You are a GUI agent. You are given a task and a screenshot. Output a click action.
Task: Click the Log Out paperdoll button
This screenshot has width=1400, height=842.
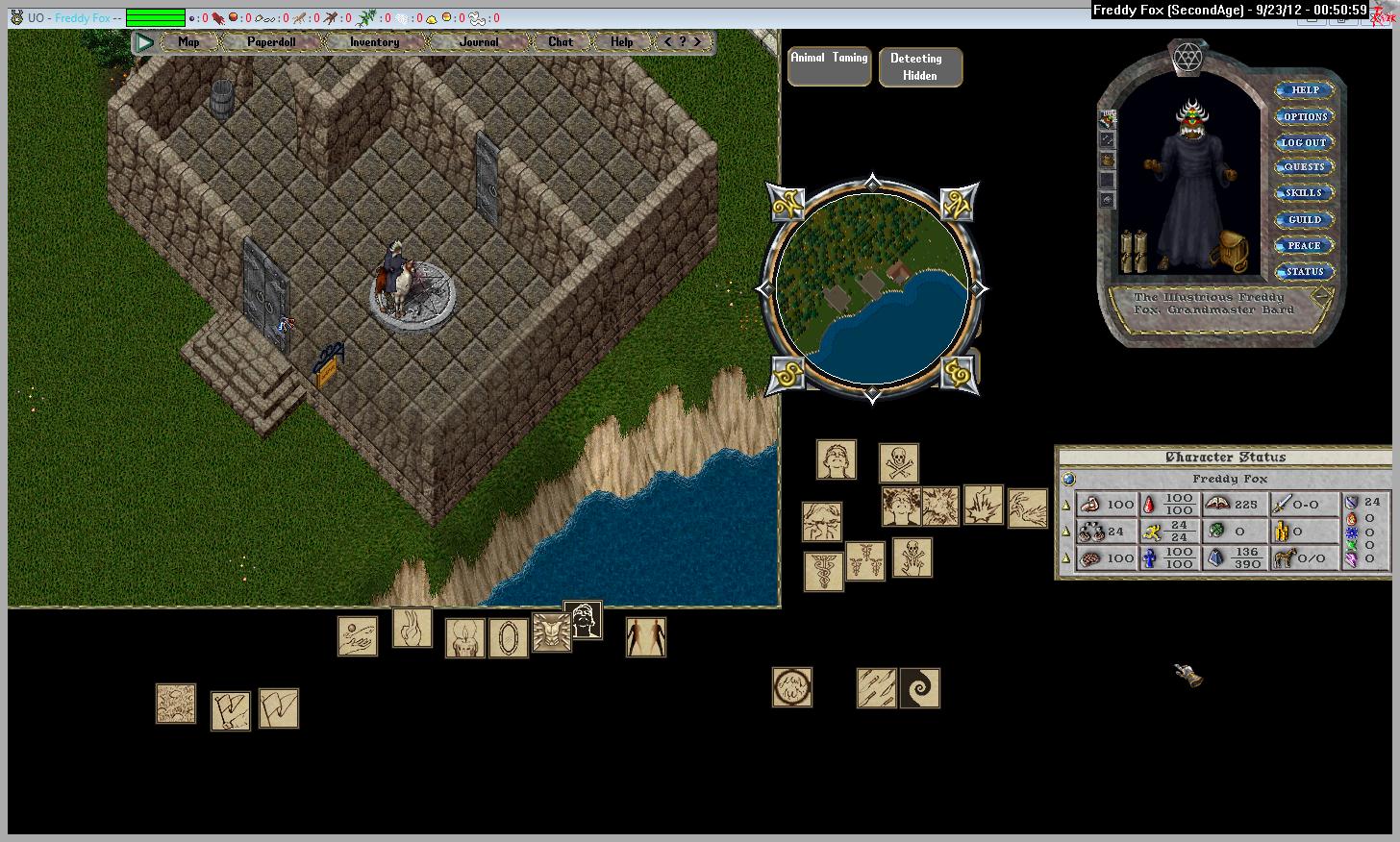click(1304, 142)
